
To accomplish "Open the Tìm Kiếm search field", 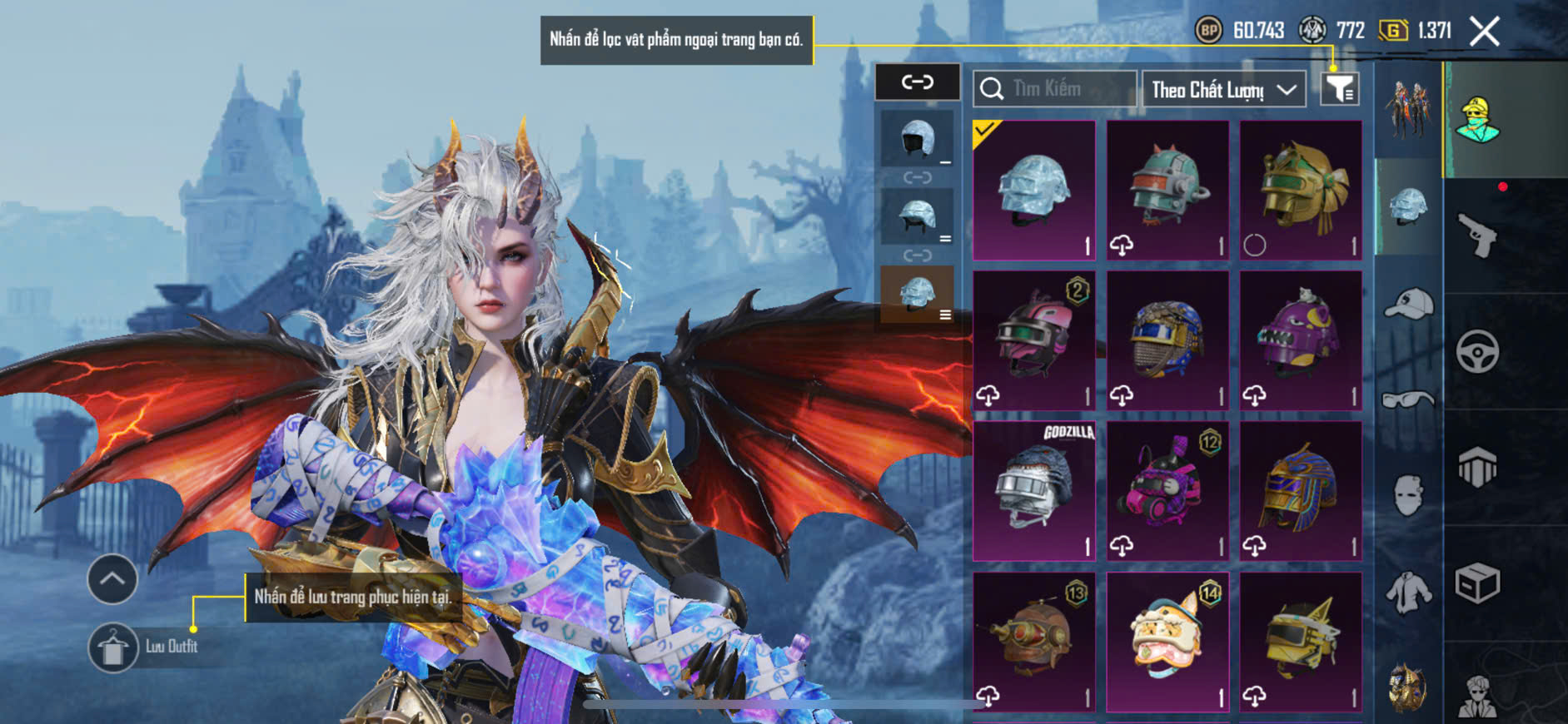I will coord(1054,88).
